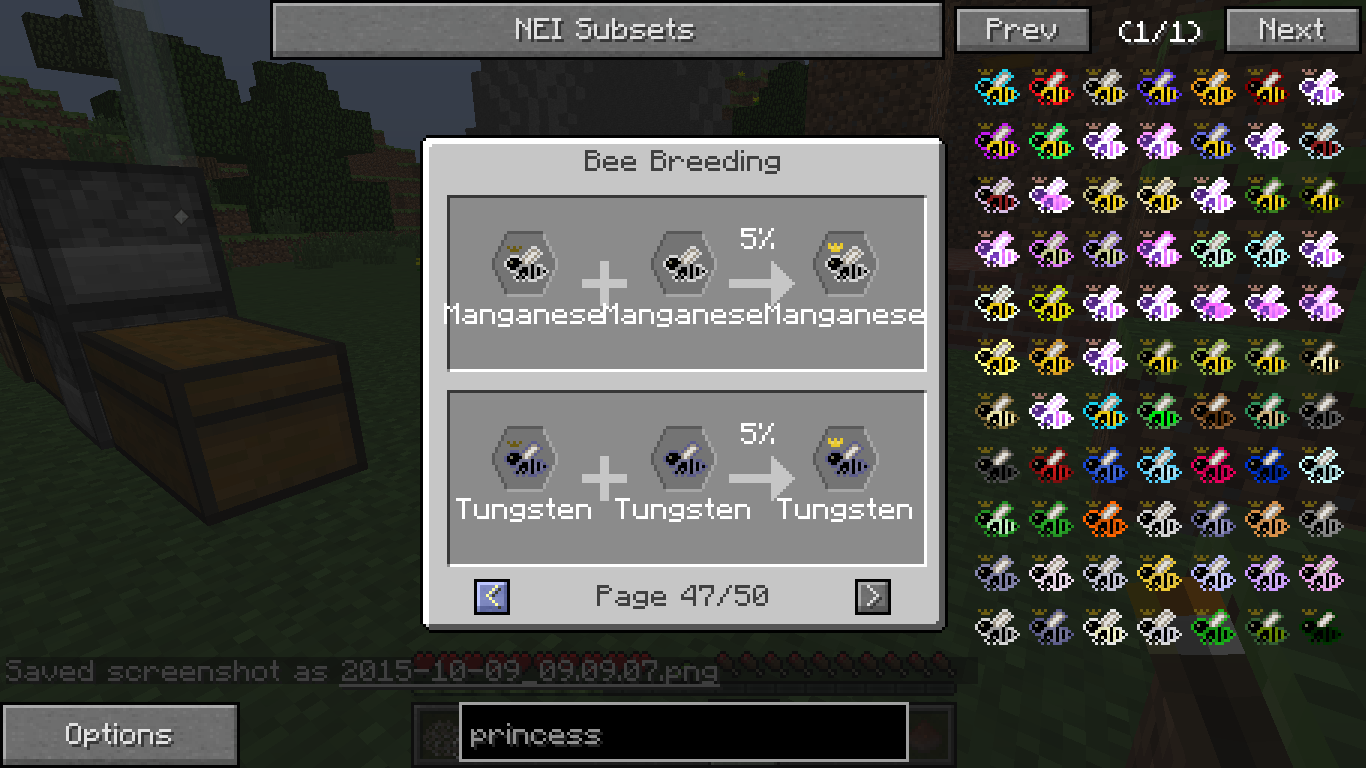Select the Tungsten princess parent bee

click(524, 461)
